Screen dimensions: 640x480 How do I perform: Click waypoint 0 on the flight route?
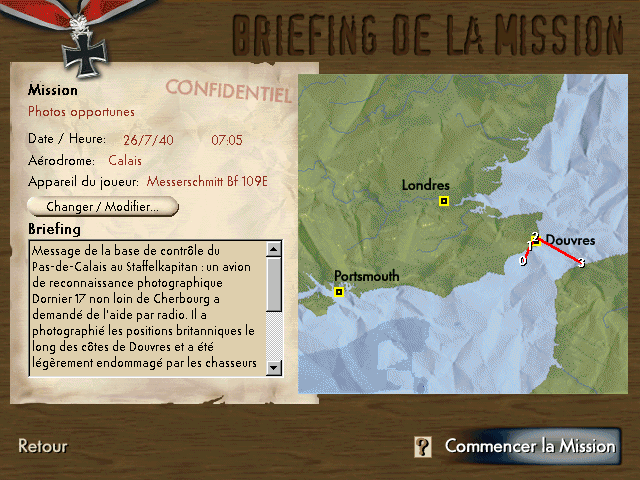tap(522, 260)
